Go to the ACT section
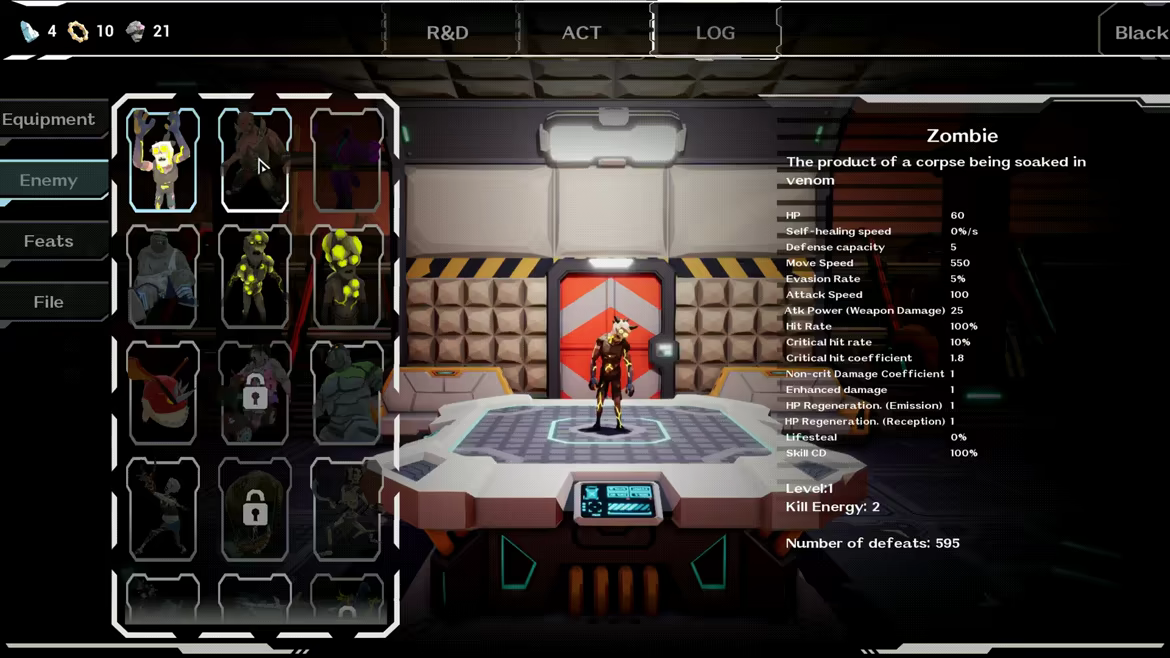This screenshot has width=1170, height=658. tap(581, 33)
